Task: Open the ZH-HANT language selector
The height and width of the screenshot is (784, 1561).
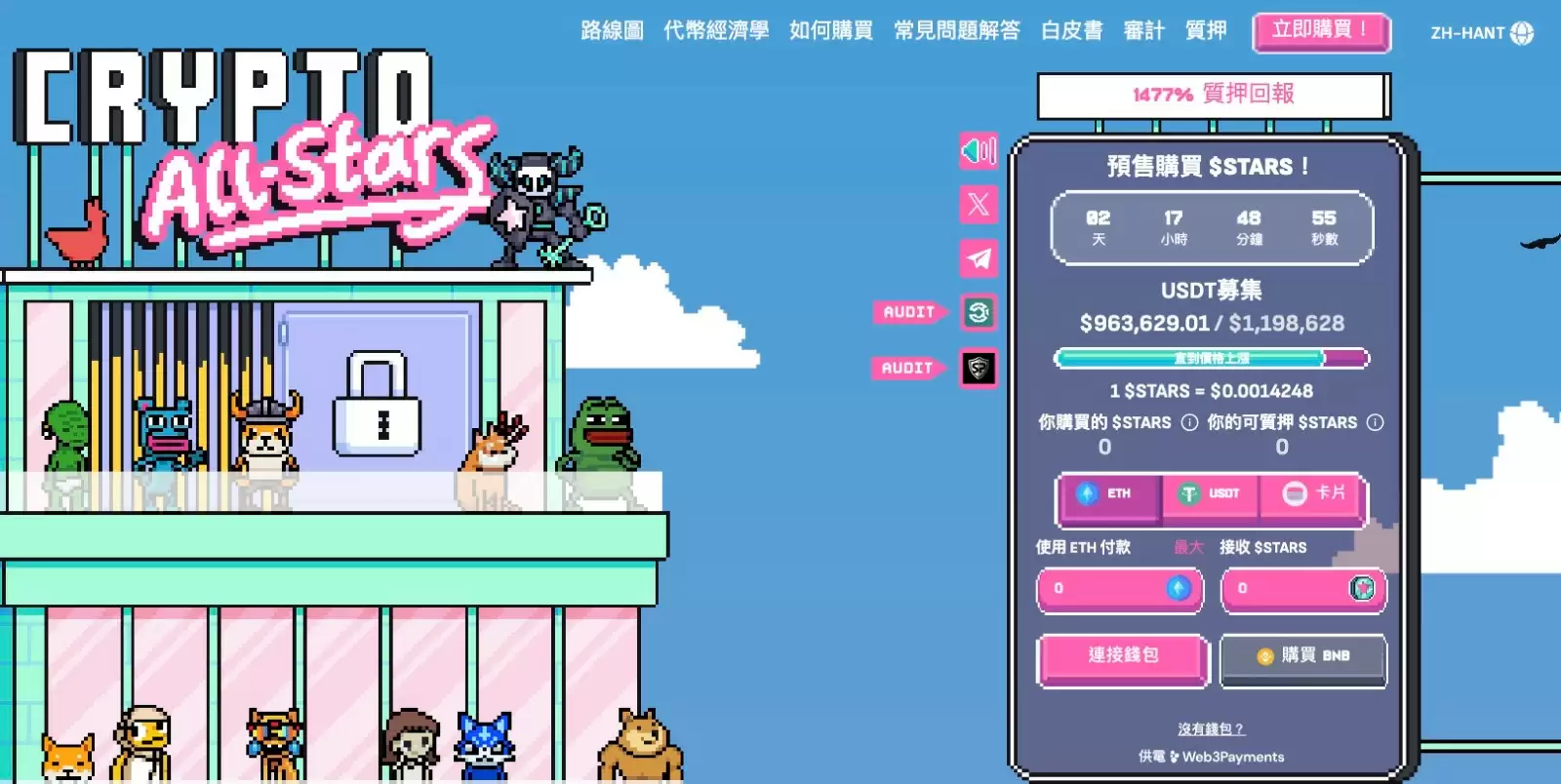Action: click(1466, 32)
